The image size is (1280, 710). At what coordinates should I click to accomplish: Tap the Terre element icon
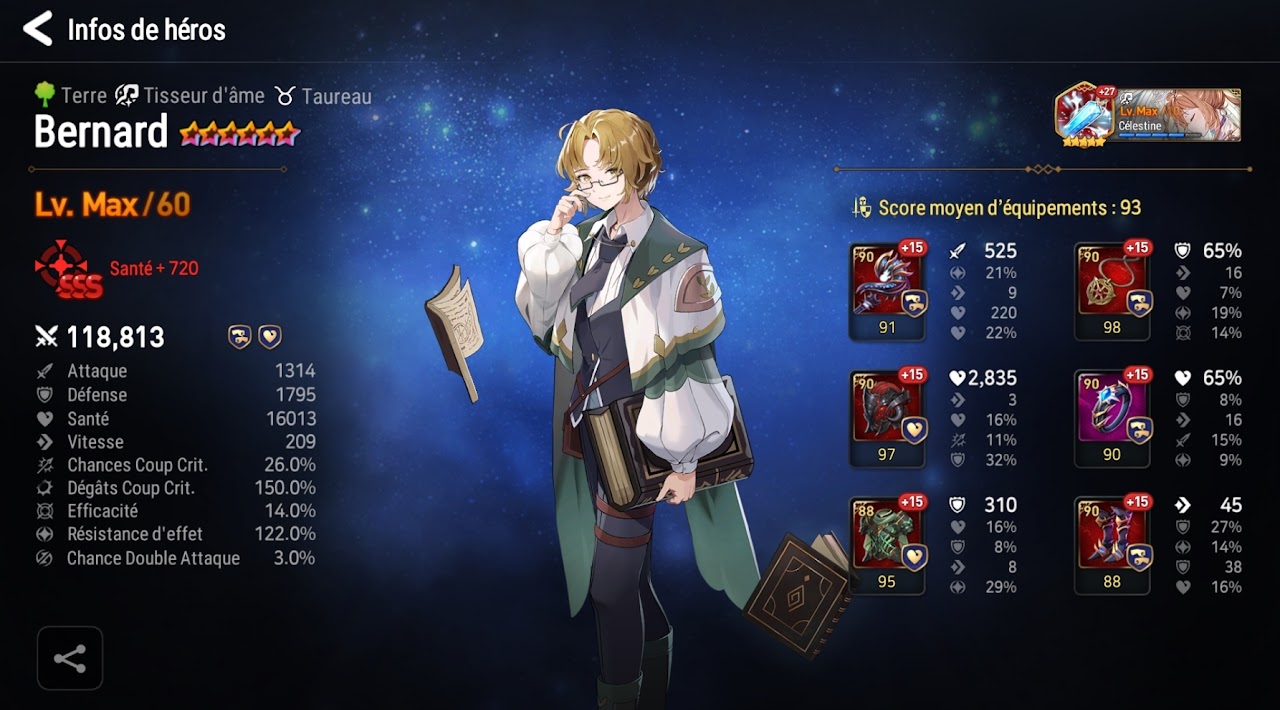click(x=45, y=95)
